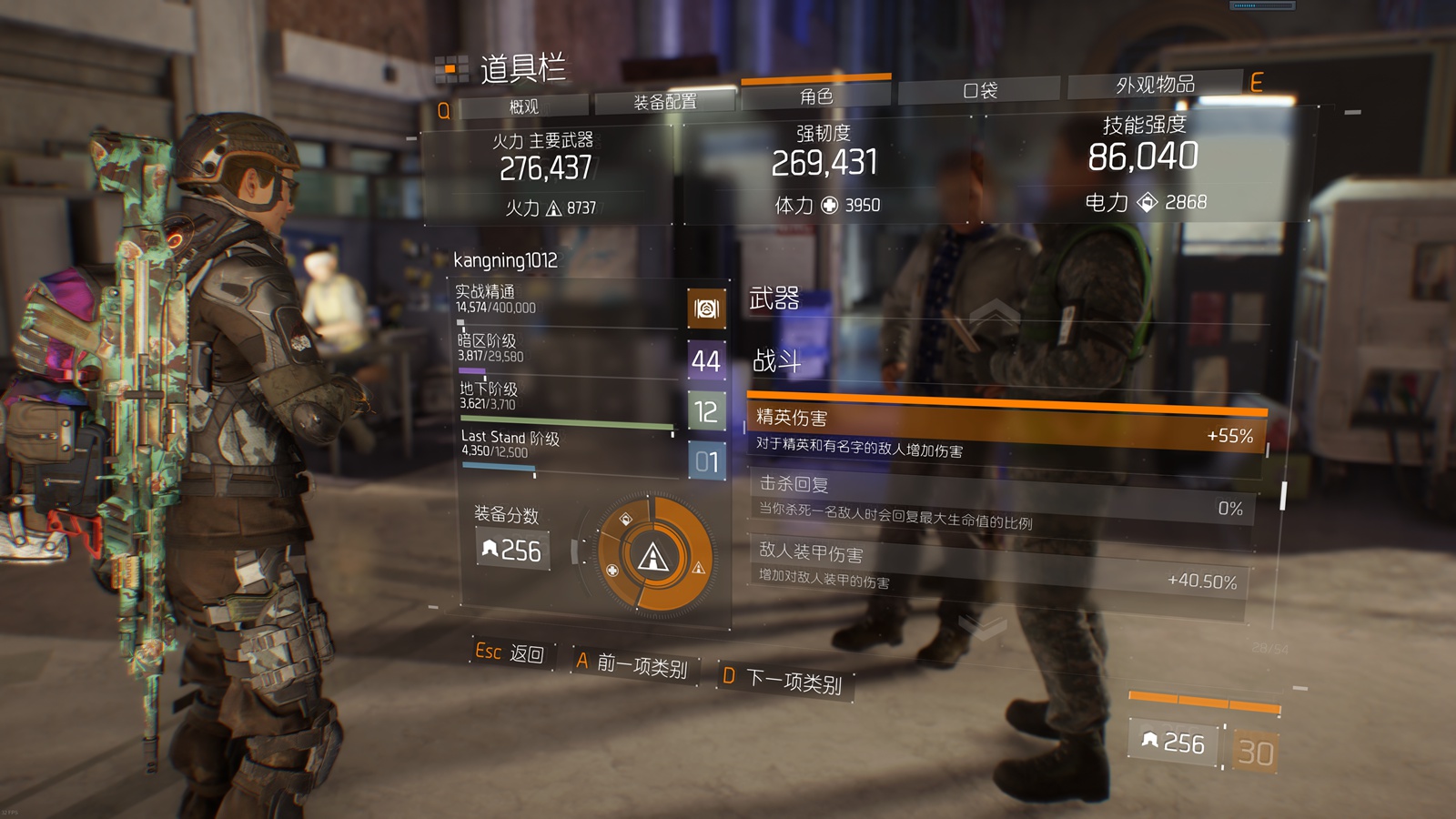Go to 前一项类别 previous category

point(632,663)
